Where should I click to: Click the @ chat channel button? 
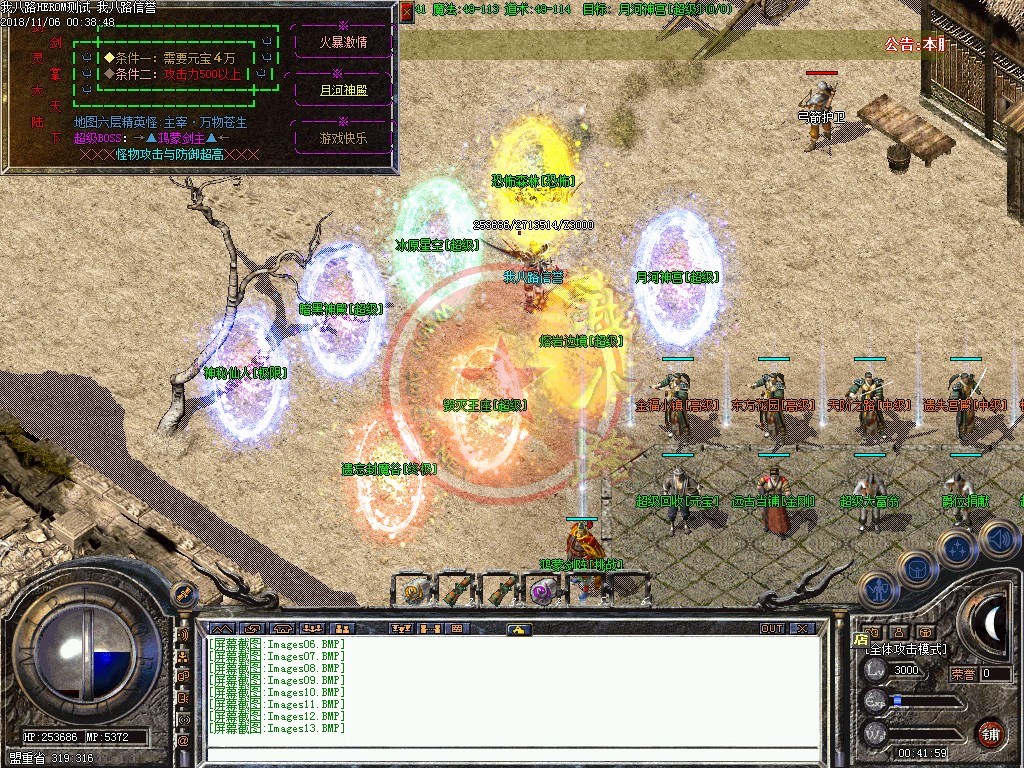point(183,741)
